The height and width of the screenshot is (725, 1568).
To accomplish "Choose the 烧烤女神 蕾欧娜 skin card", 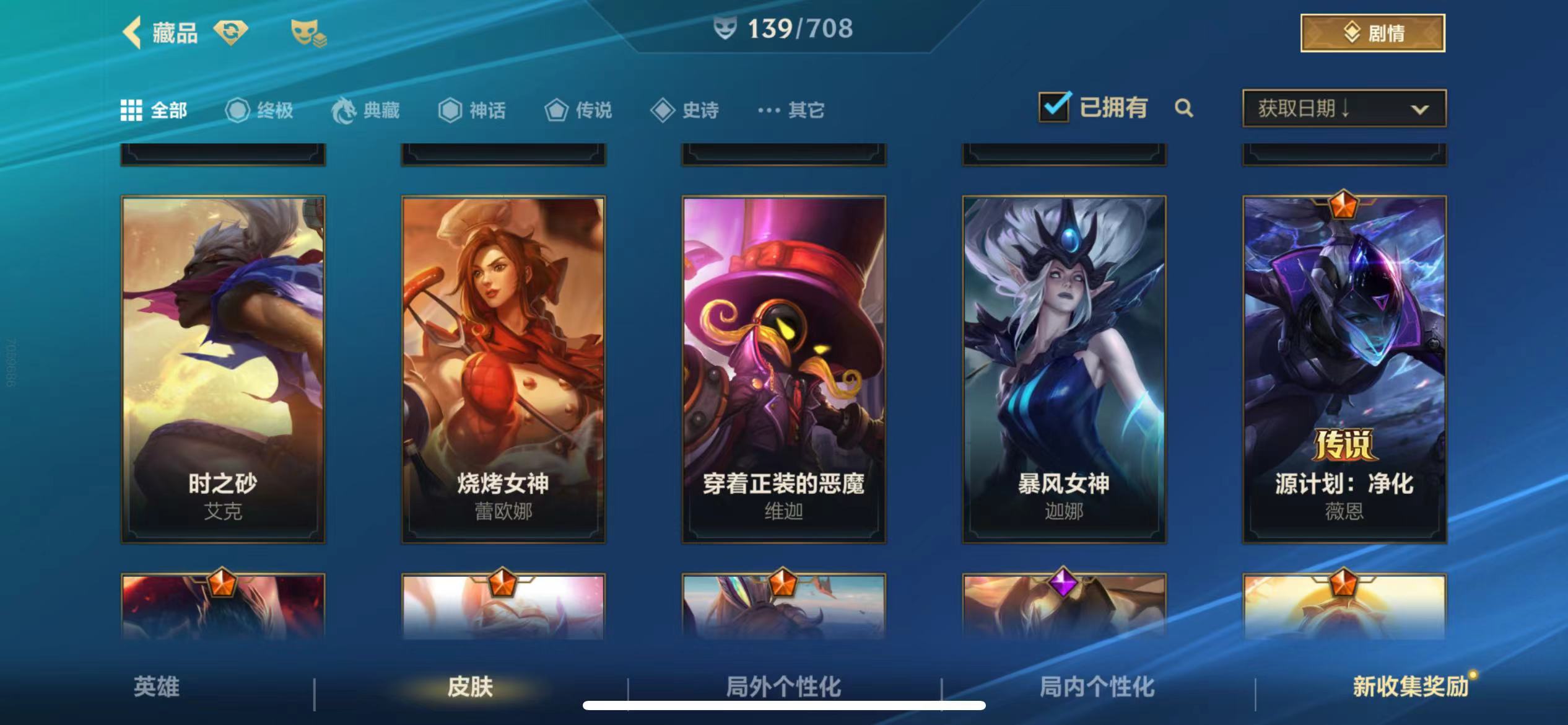I will pyautogui.click(x=503, y=369).
